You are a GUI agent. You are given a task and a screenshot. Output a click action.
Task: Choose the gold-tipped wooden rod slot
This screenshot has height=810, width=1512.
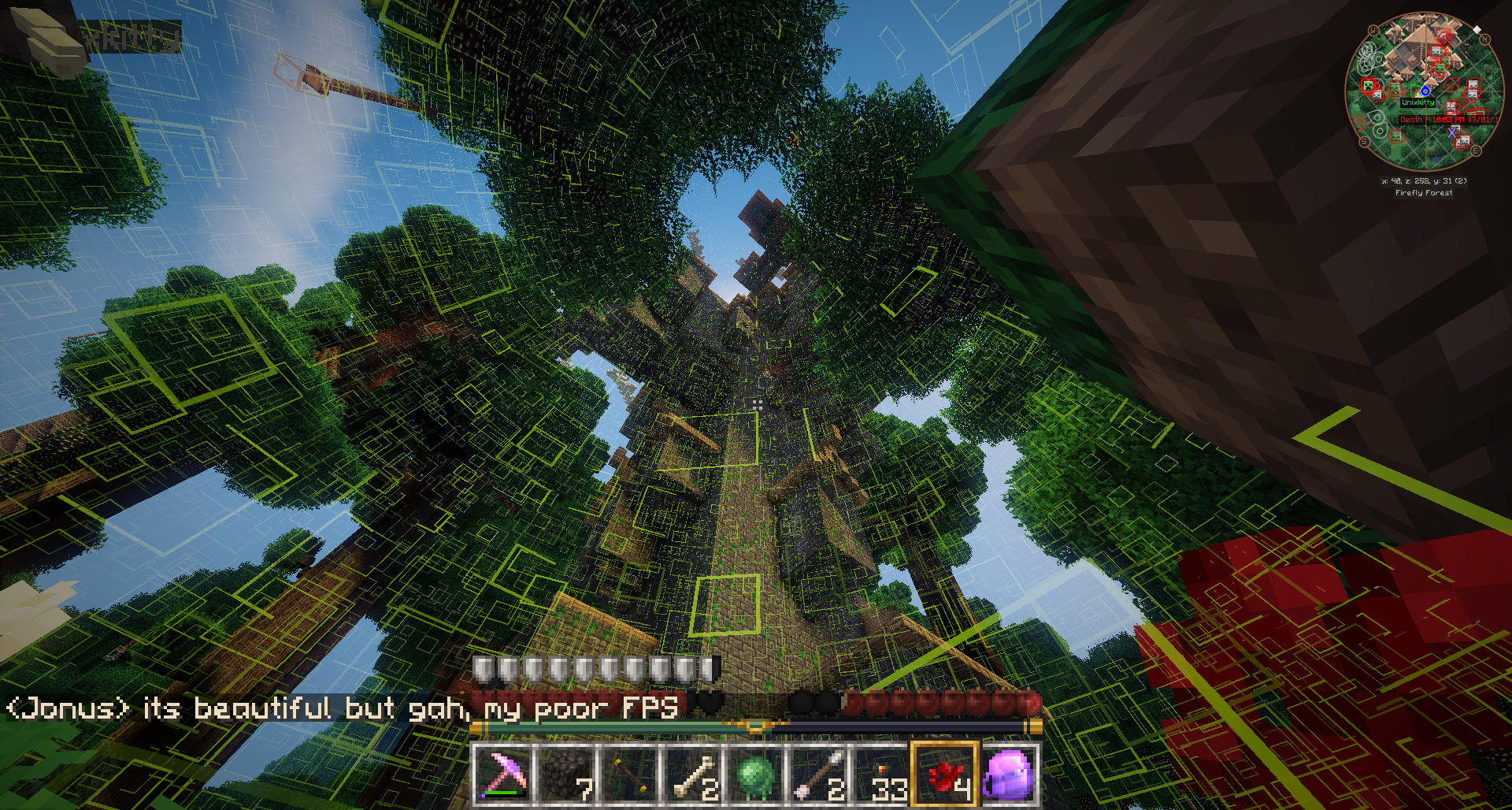[630, 774]
